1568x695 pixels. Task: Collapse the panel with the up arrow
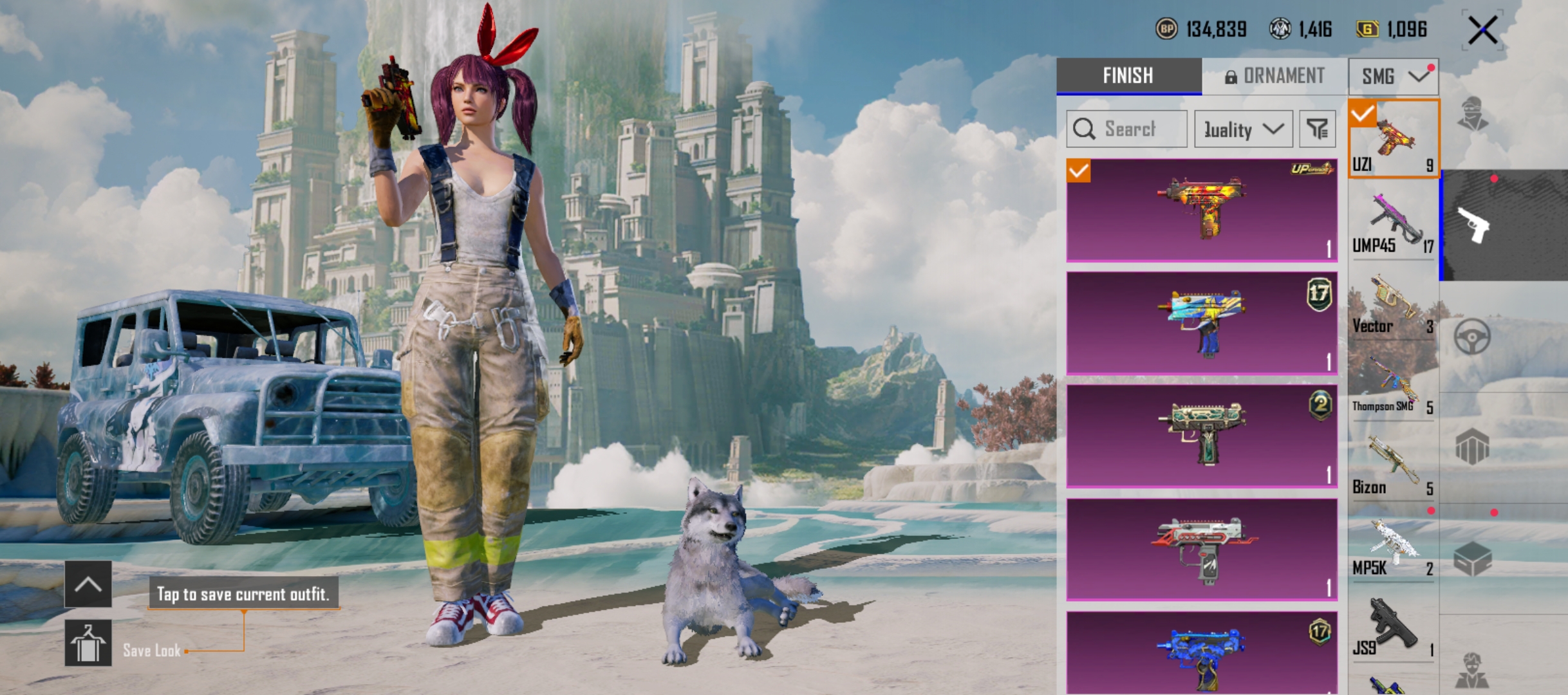point(88,584)
